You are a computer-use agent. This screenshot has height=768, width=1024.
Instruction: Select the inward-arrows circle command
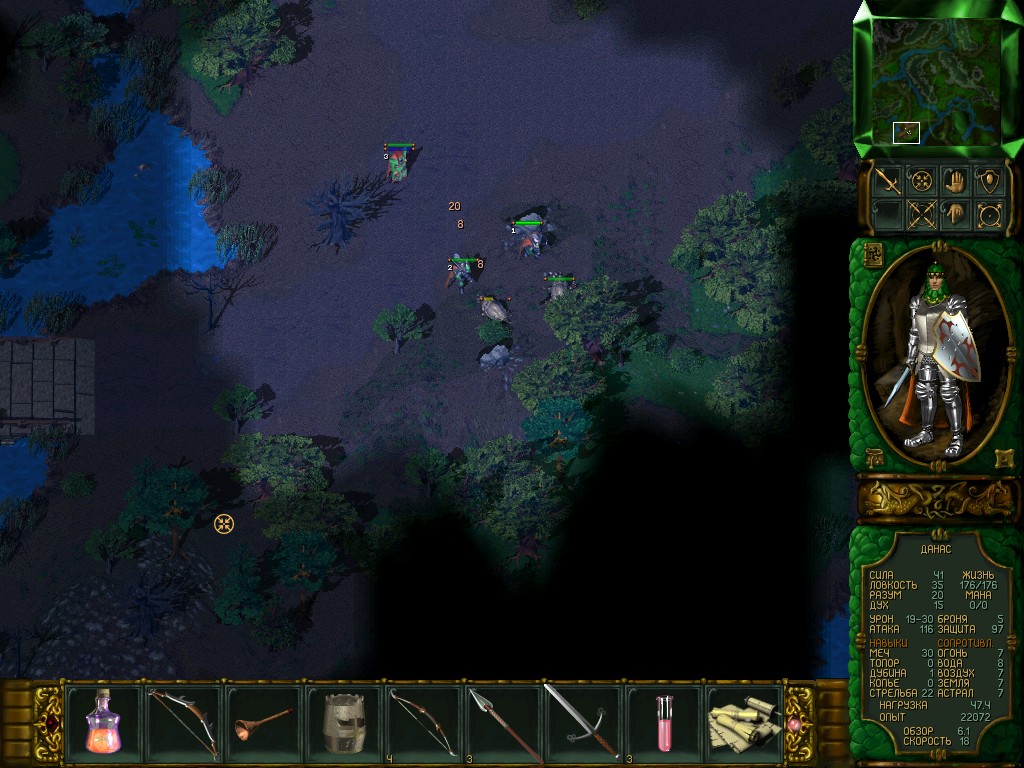click(921, 181)
